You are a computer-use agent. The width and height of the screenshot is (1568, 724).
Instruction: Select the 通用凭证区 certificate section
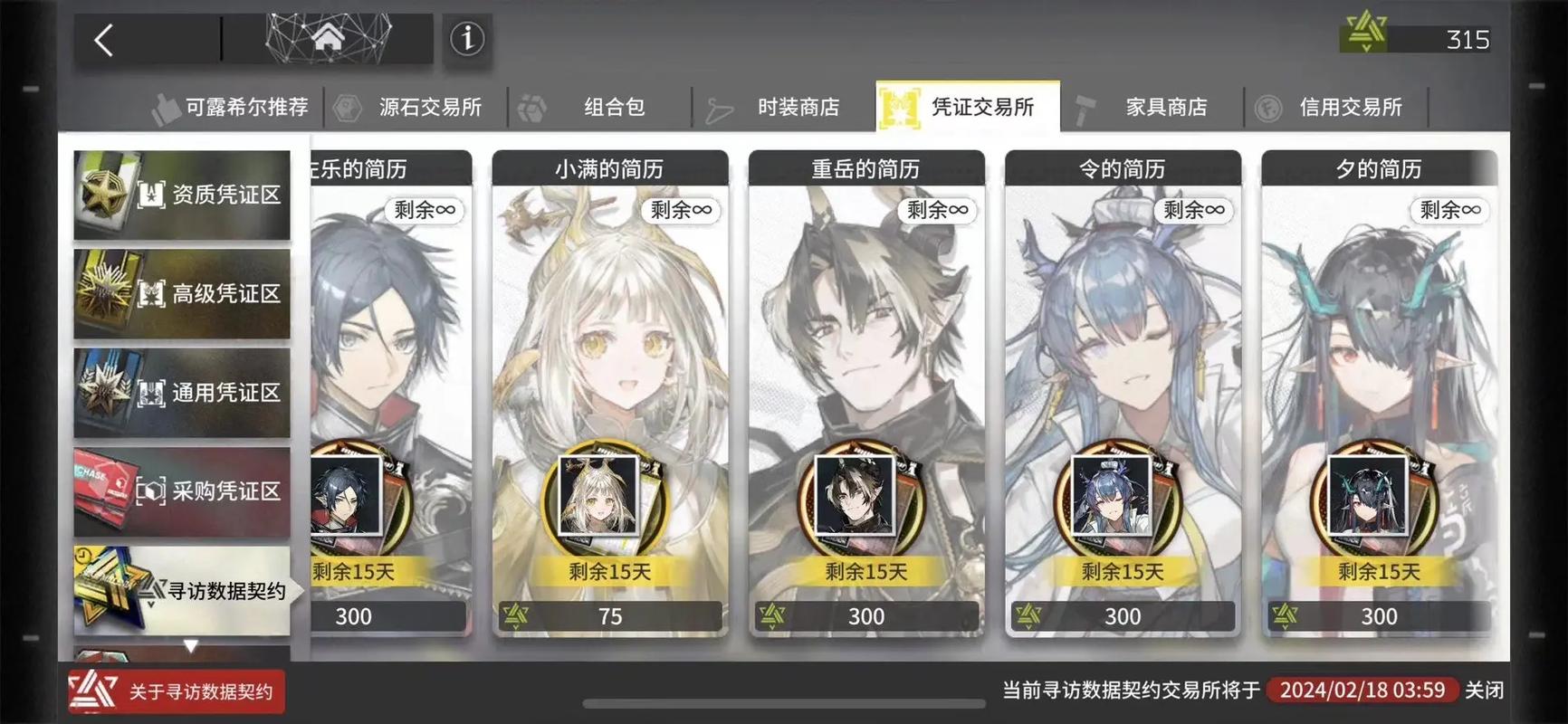click(x=181, y=392)
